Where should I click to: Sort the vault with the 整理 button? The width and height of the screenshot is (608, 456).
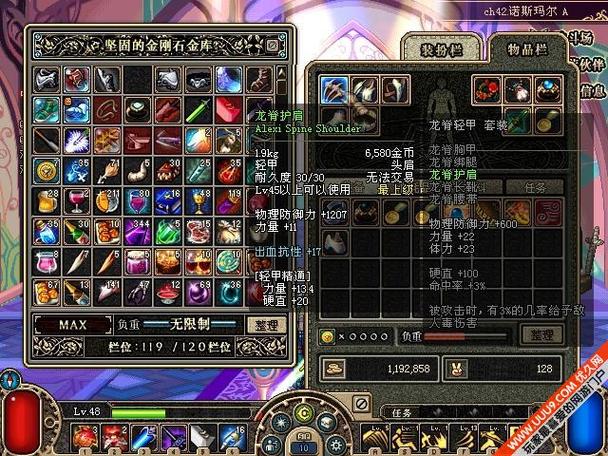click(x=265, y=325)
